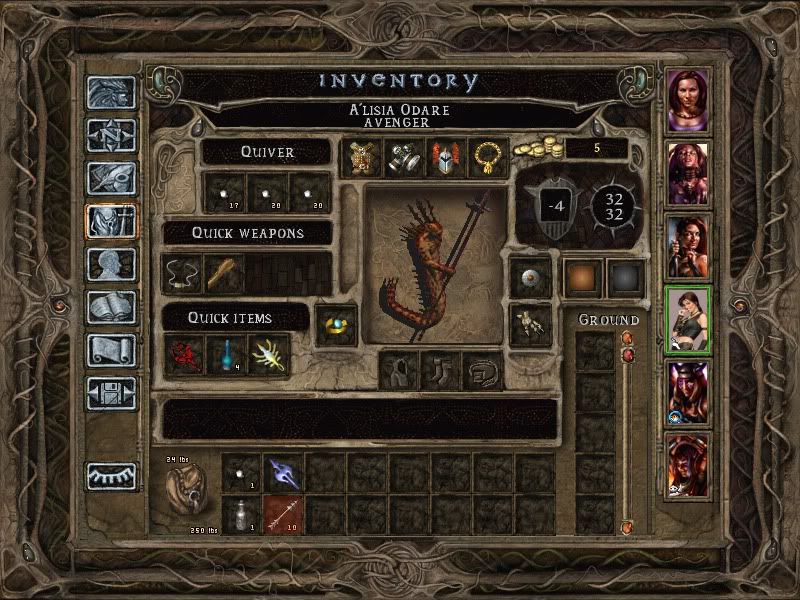Select the sling quick weapon slot
The height and width of the screenshot is (600, 800).
click(182, 273)
